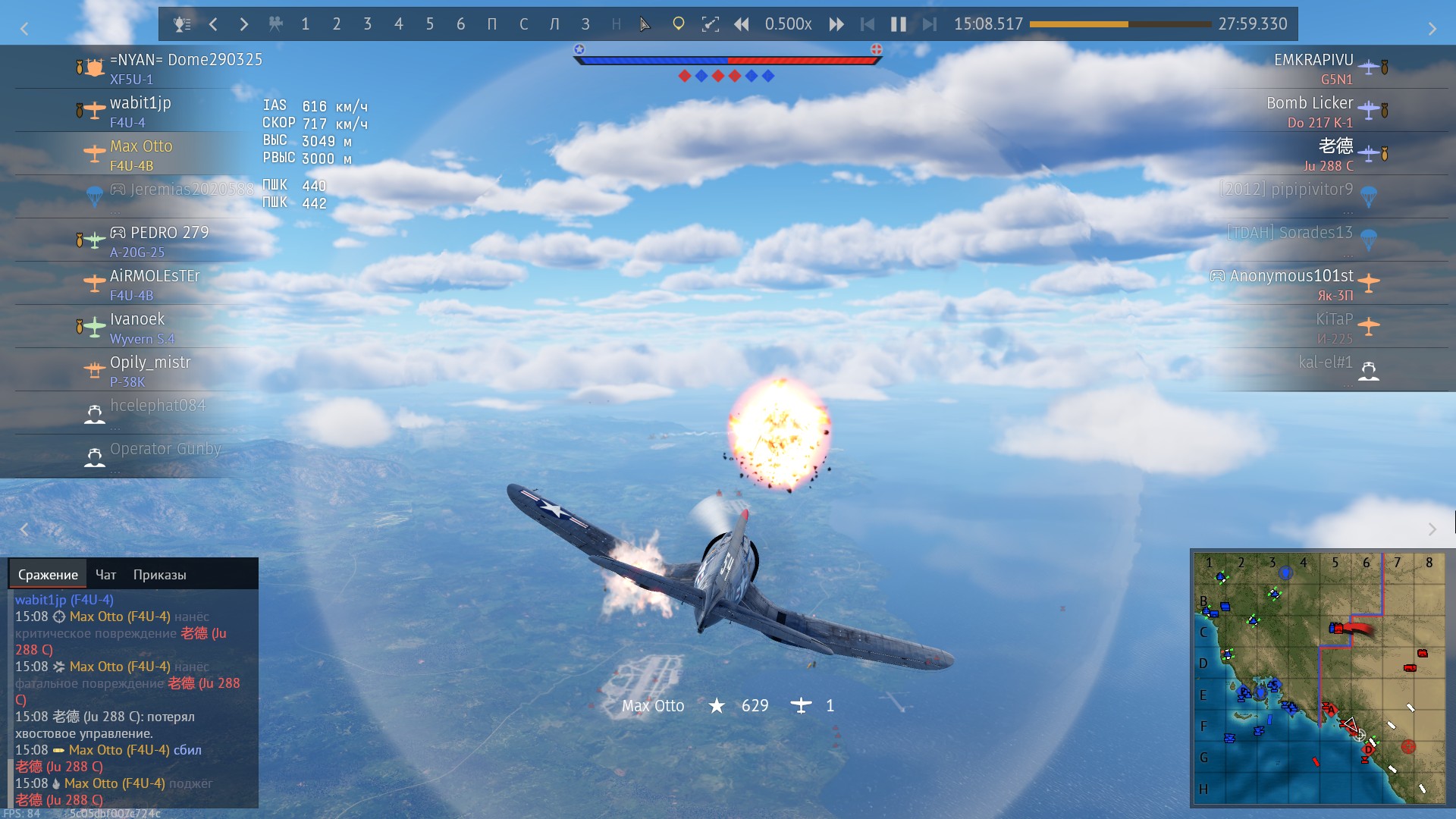Select the Сражение battle log tab
1456x819 pixels.
coord(48,575)
